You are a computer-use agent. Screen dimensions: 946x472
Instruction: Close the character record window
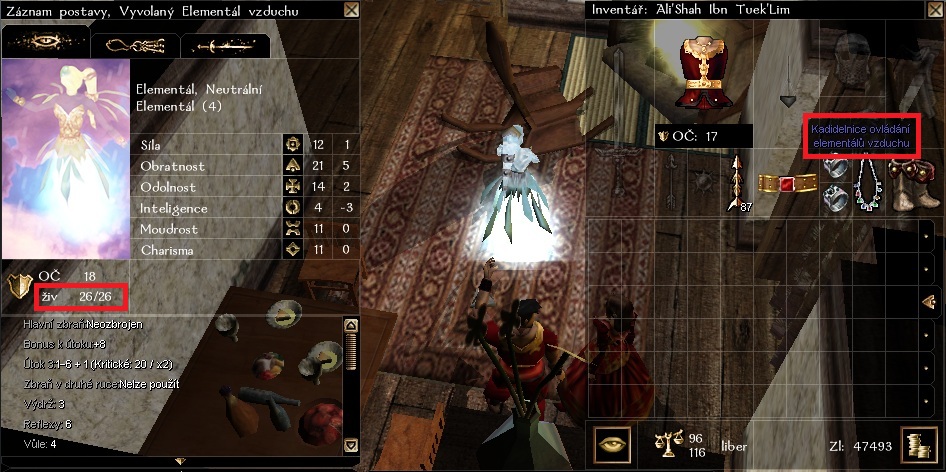(x=351, y=10)
